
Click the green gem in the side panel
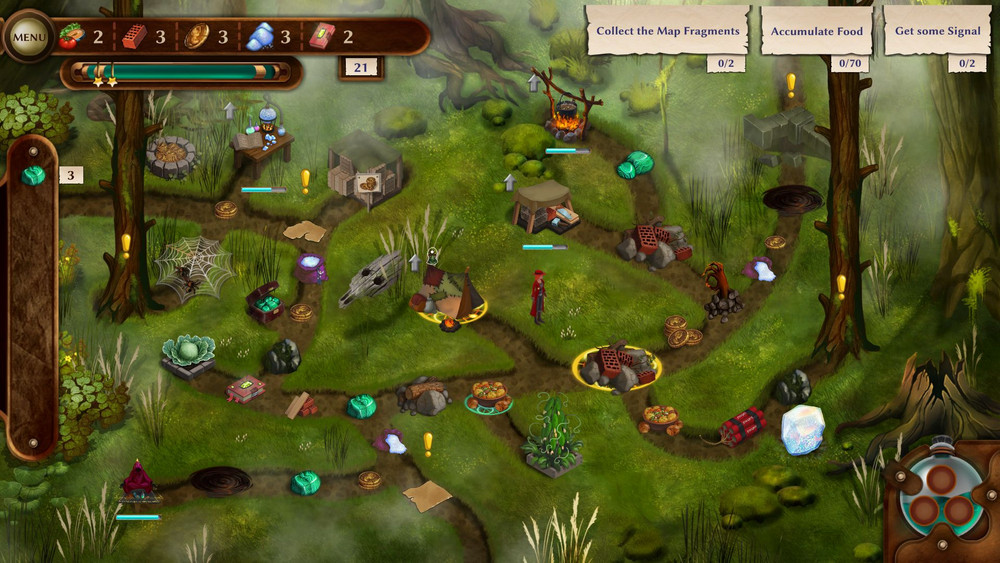point(34,176)
